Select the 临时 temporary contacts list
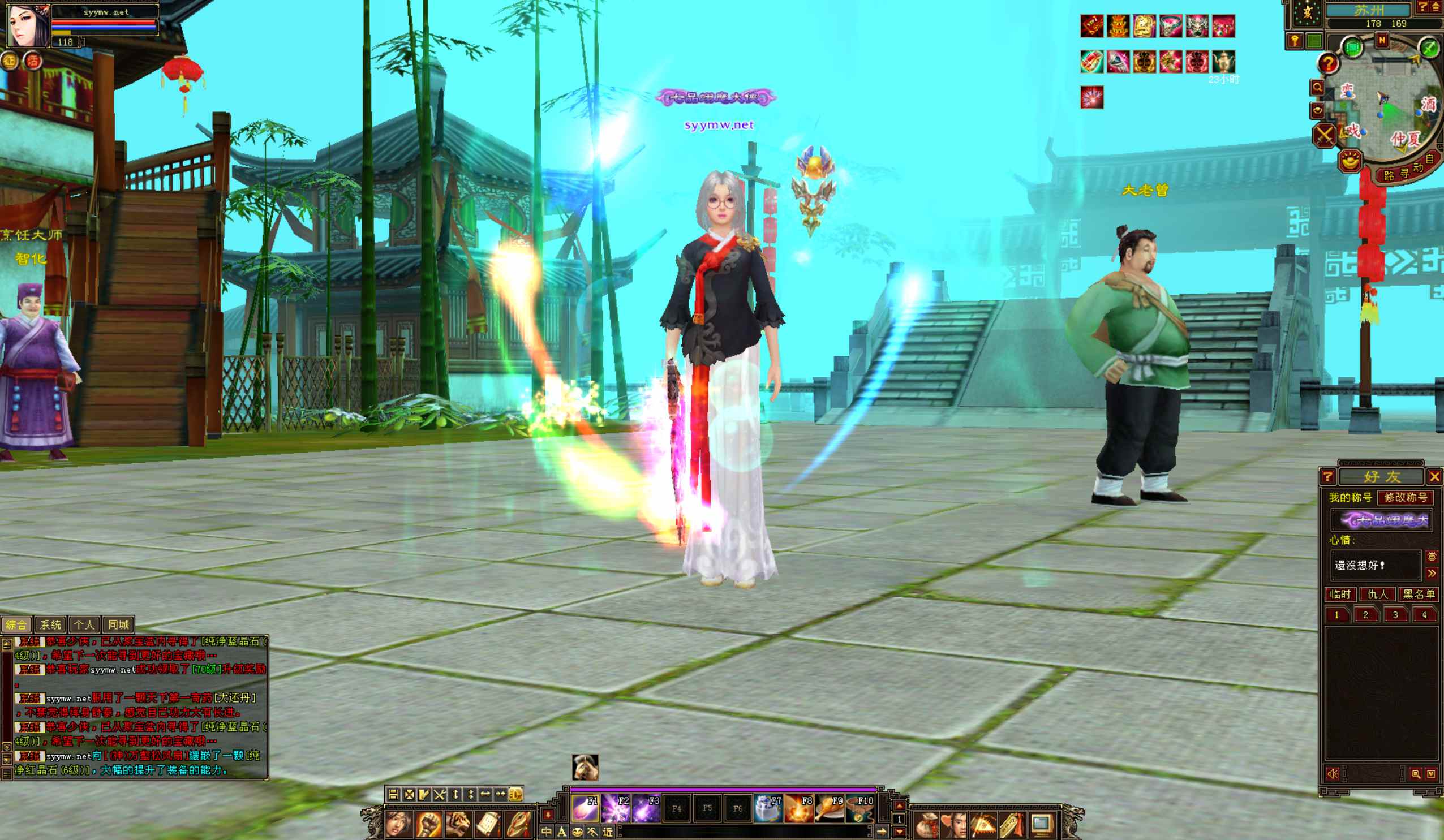This screenshot has width=1444, height=840. [1340, 594]
